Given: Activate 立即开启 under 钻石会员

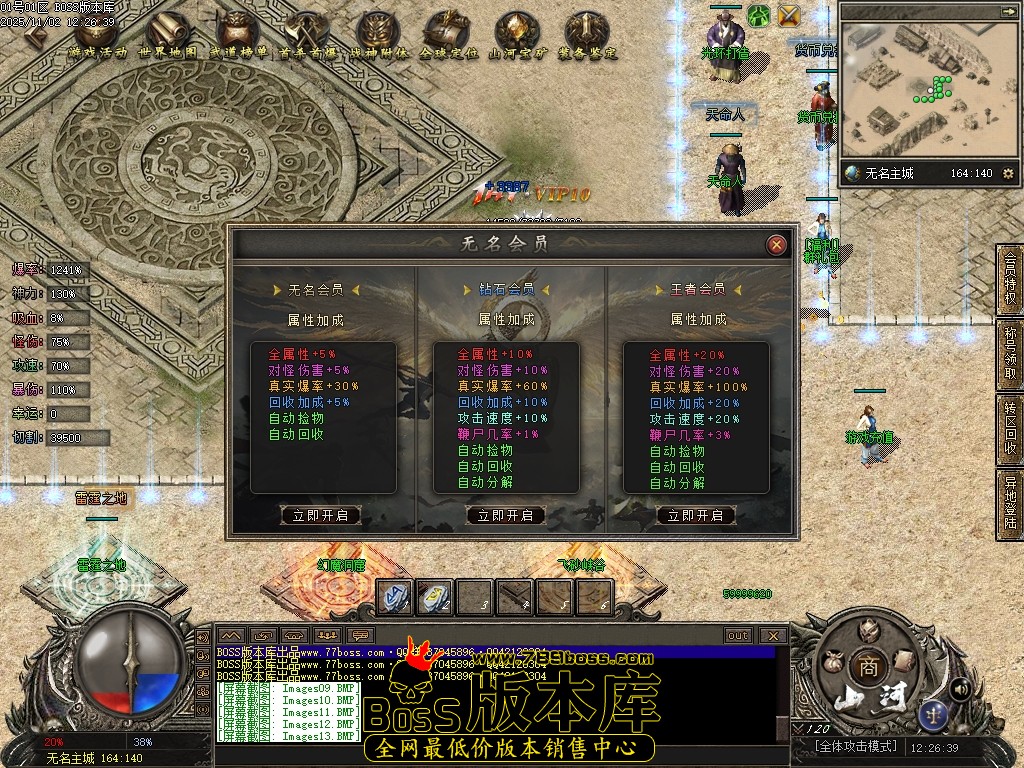Looking at the screenshot, I should point(506,515).
